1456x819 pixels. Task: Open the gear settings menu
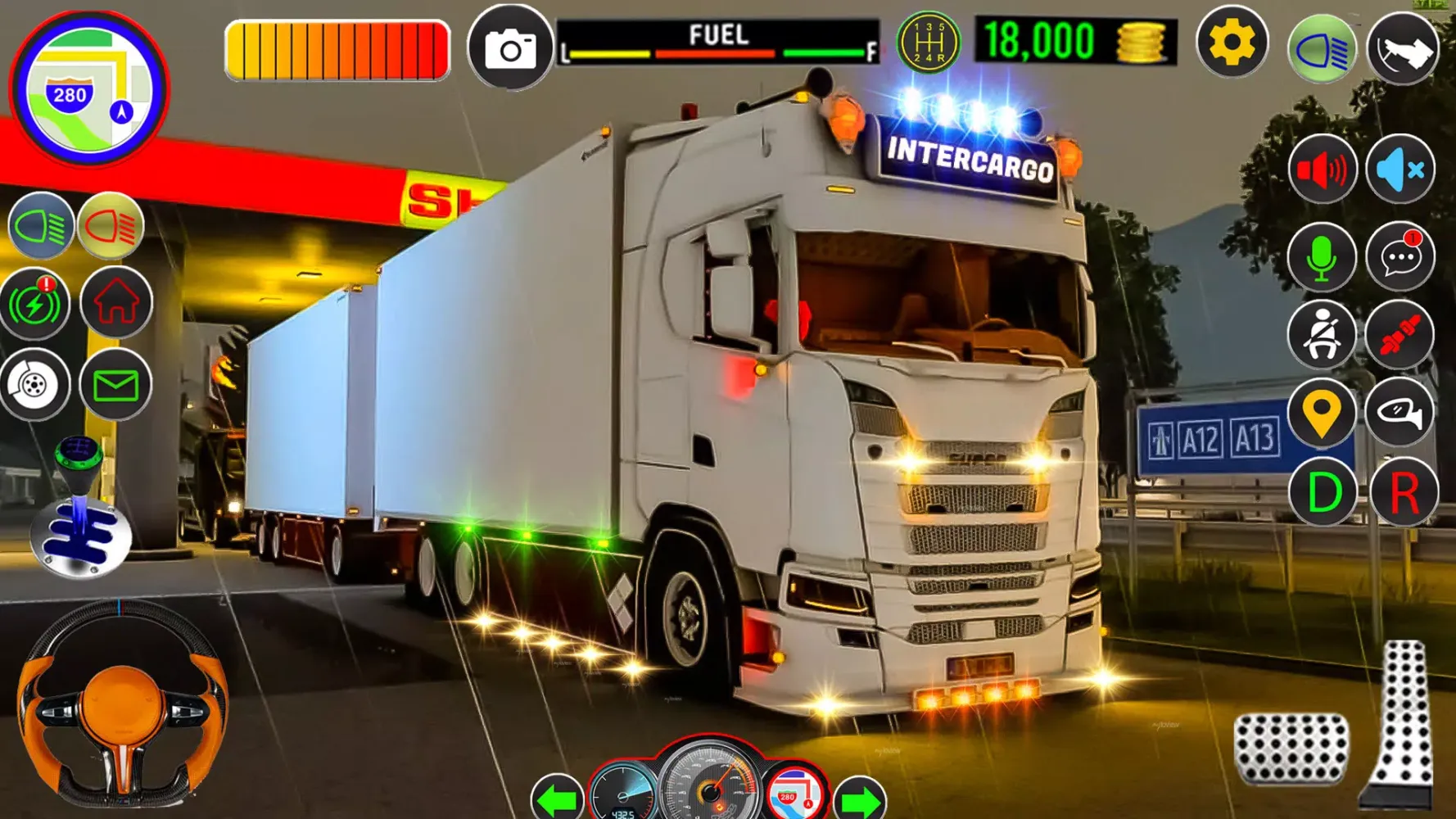pyautogui.click(x=1232, y=43)
